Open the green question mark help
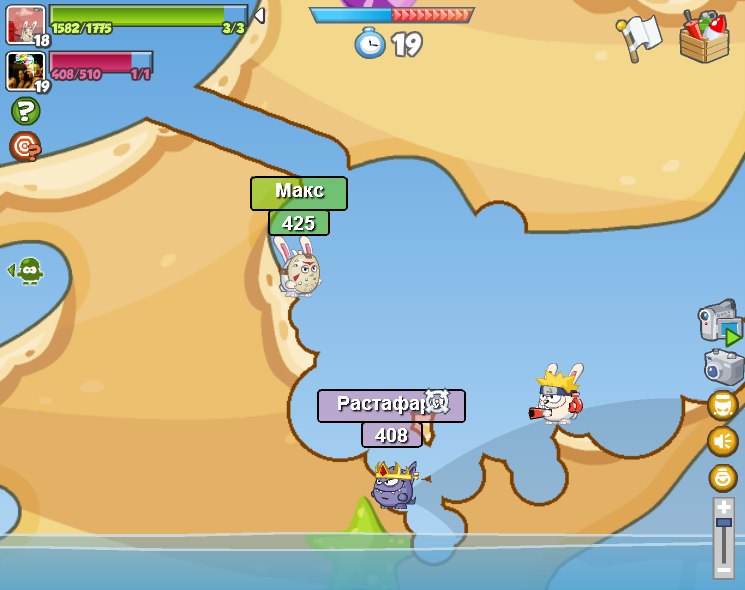This screenshot has width=745, height=590. pyautogui.click(x=25, y=111)
